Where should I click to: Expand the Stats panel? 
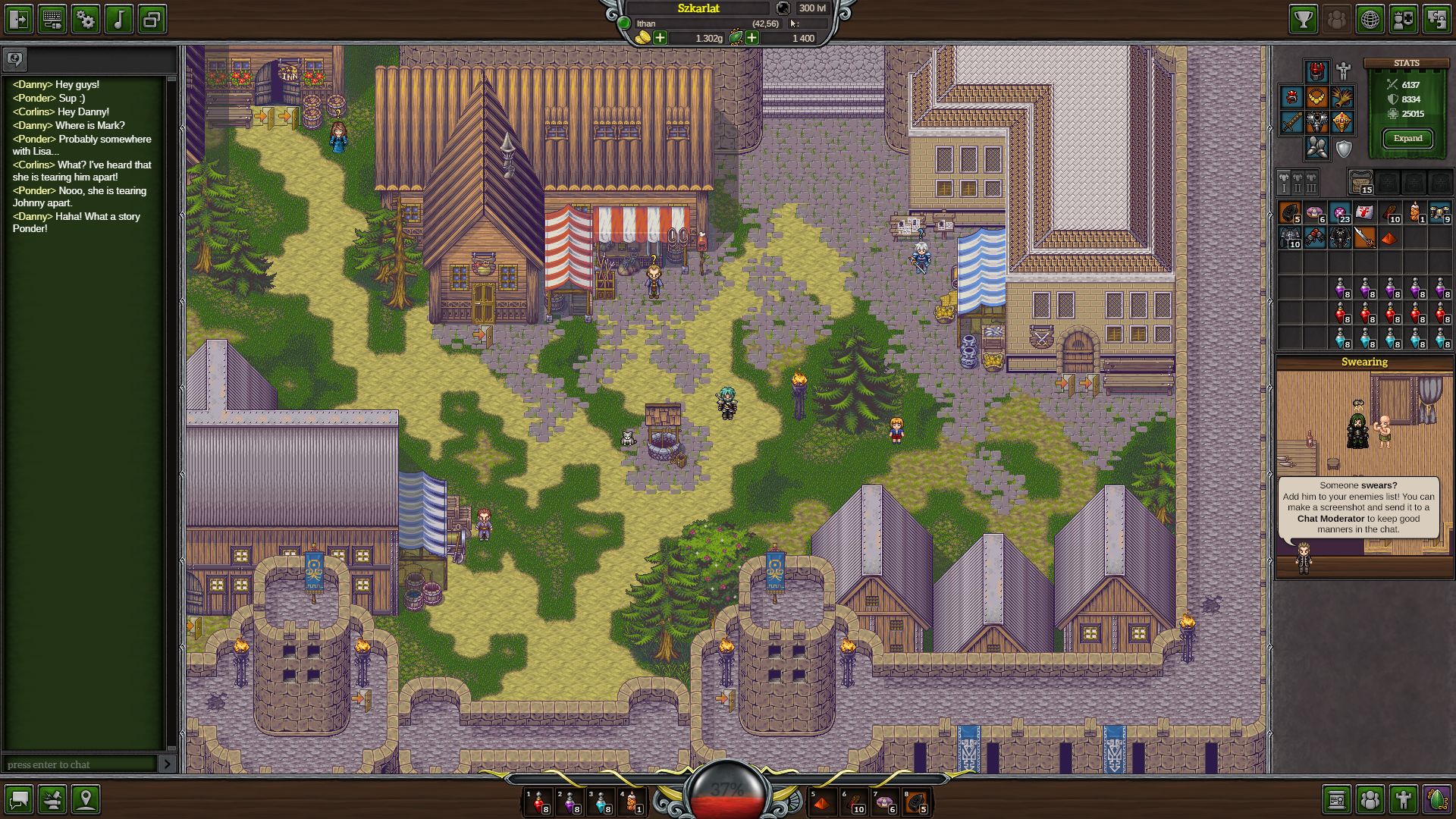1407,138
